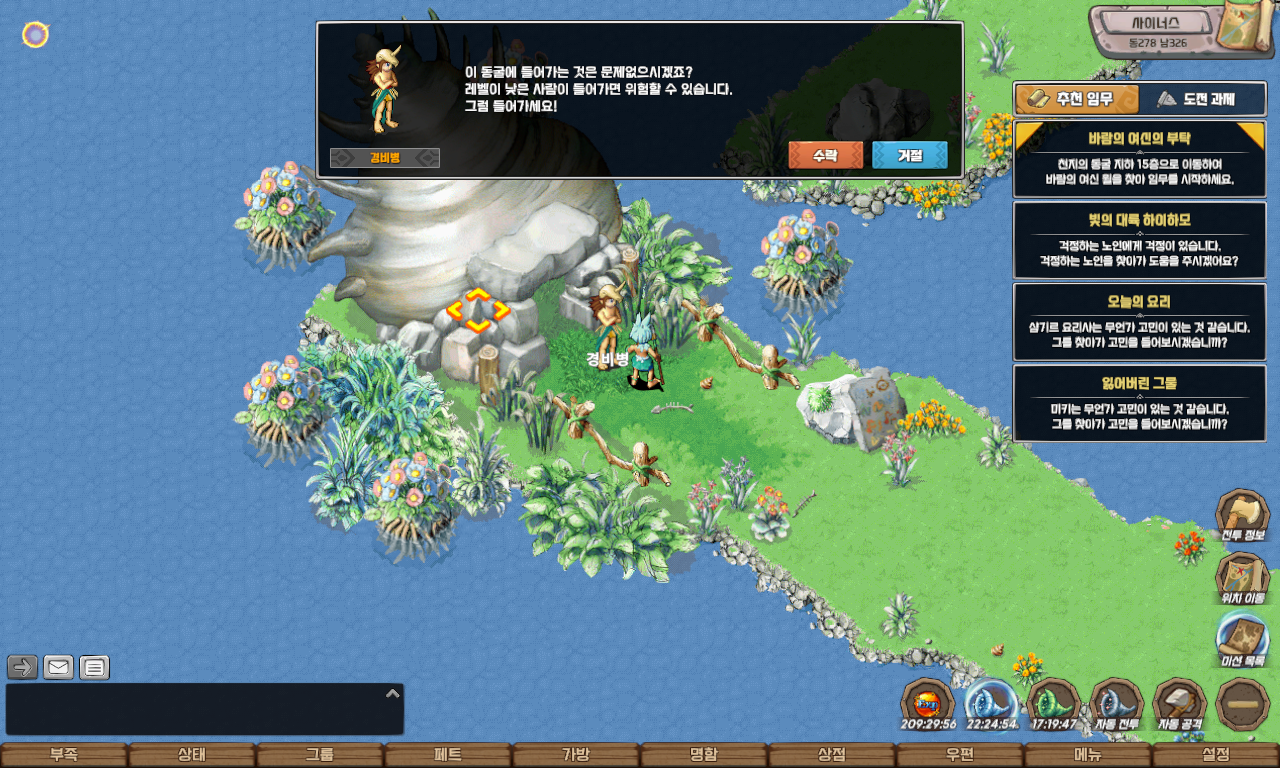The height and width of the screenshot is (768, 1280).
Task: Open the 도전 과제 tab
Action: tap(1196, 99)
